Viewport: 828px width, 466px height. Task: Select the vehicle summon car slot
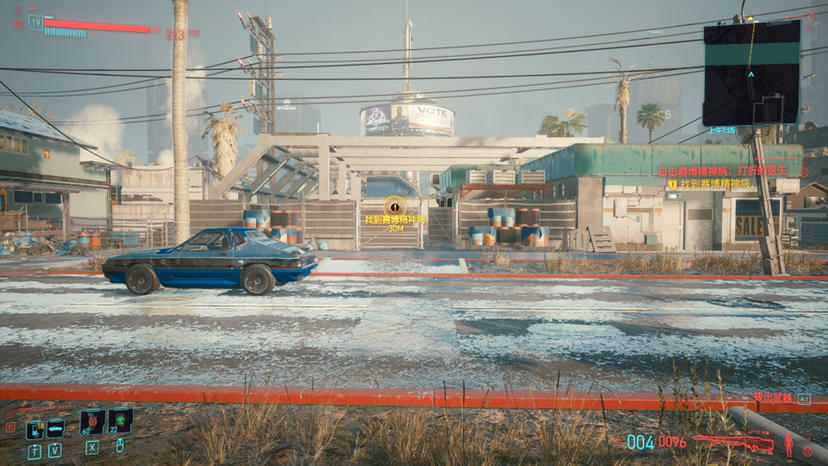pyautogui.click(x=56, y=429)
